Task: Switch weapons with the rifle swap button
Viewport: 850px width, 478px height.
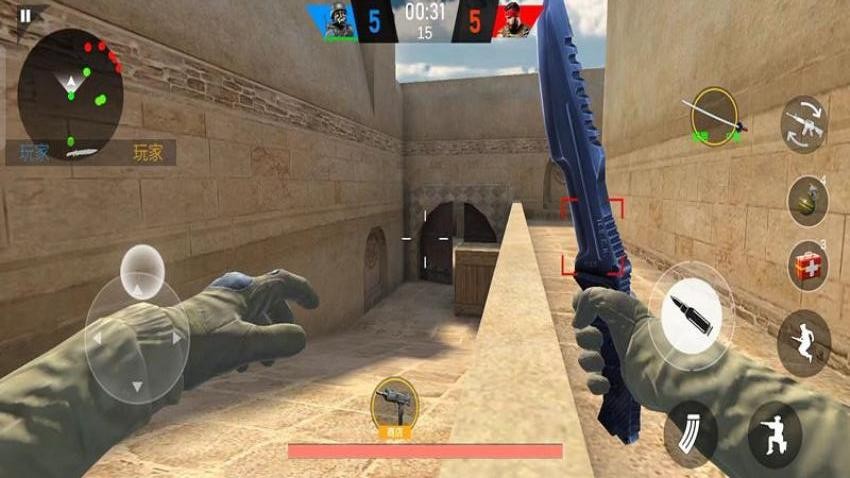Action: pos(804,124)
